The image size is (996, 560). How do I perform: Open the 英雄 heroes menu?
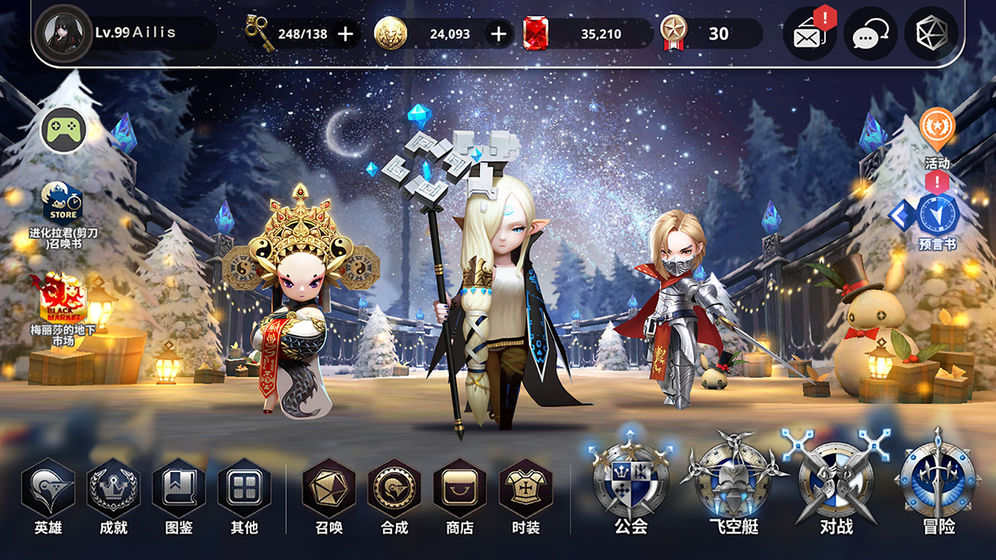(48, 489)
